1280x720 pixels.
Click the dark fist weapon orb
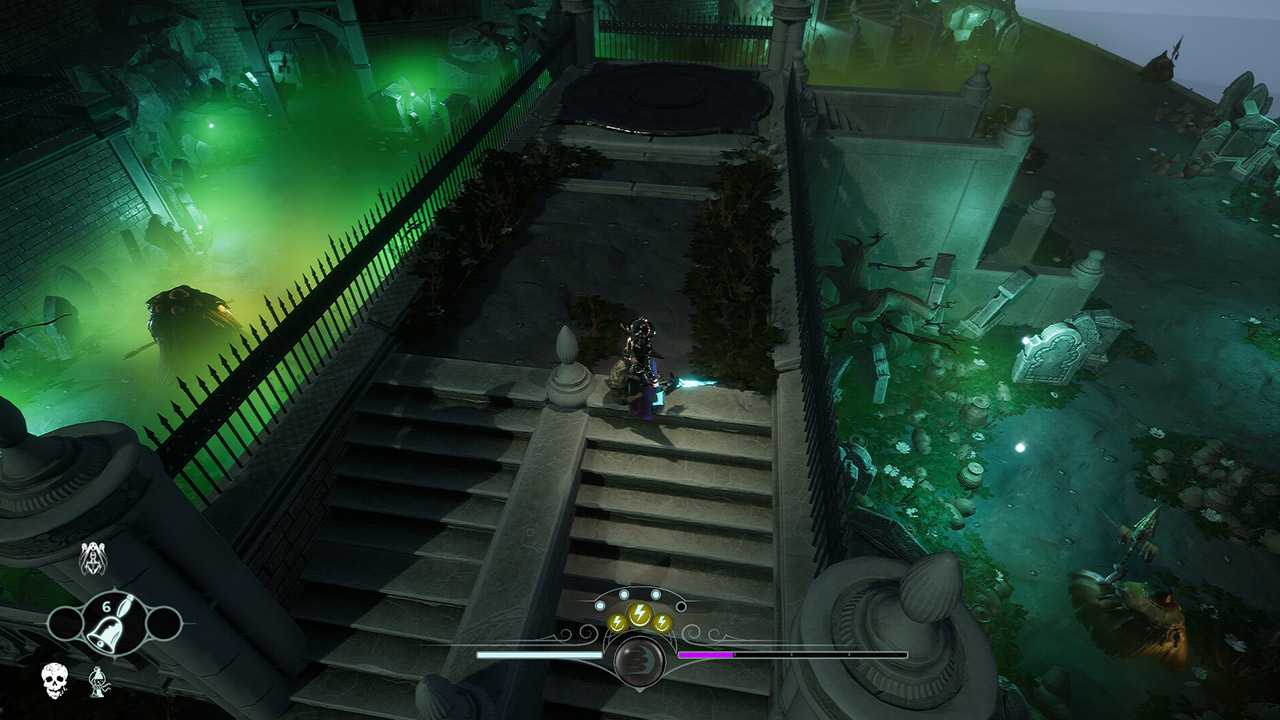(639, 661)
